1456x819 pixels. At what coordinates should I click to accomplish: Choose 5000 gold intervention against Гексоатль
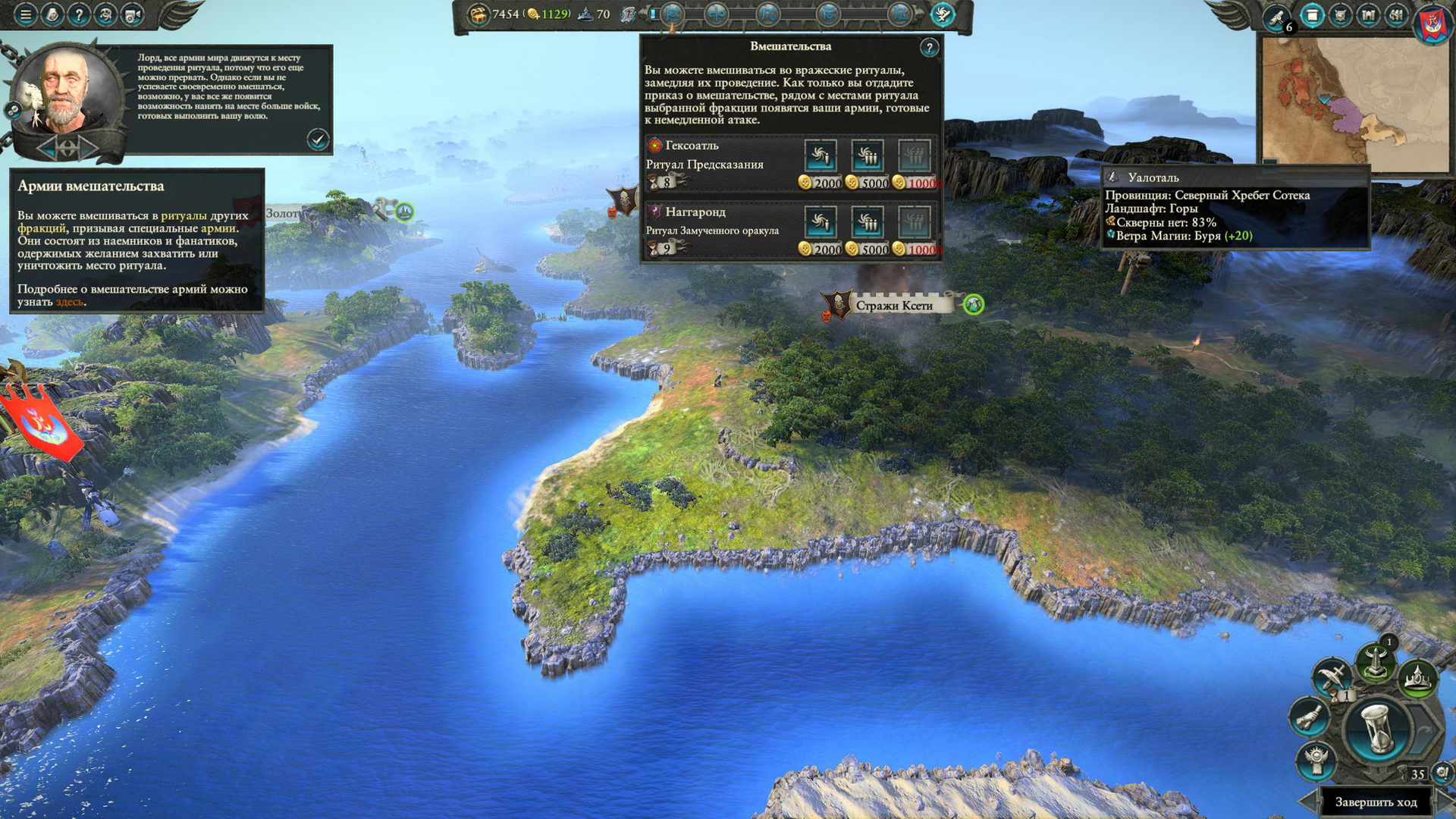(x=867, y=156)
